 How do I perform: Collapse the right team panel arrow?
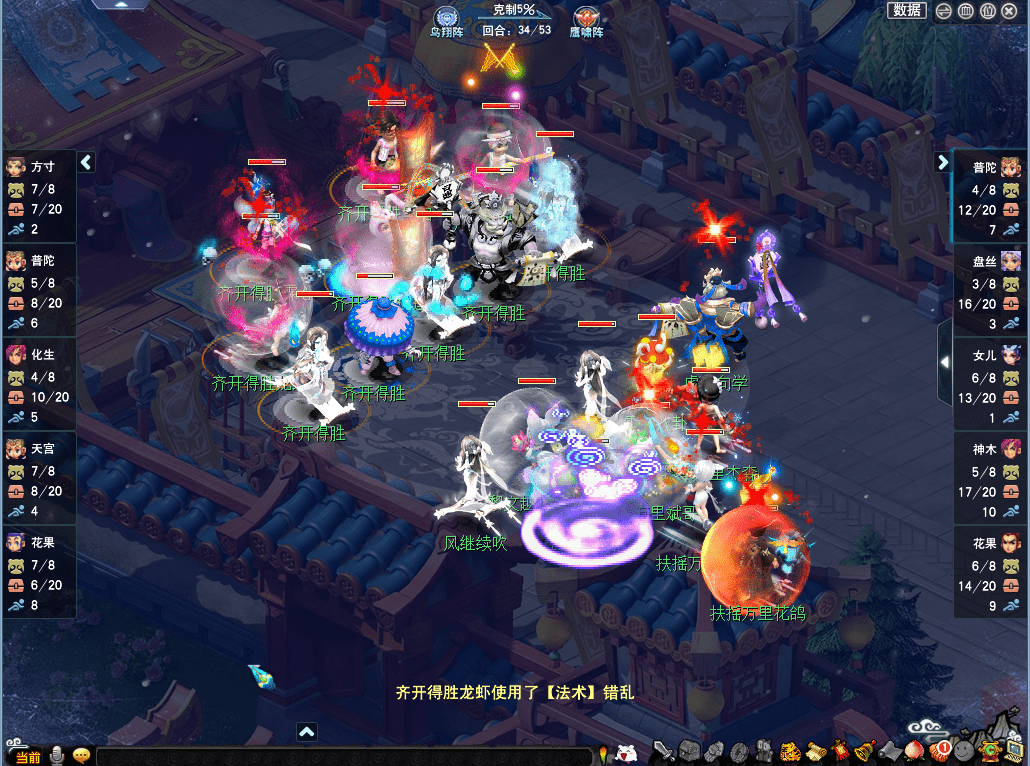(x=943, y=162)
